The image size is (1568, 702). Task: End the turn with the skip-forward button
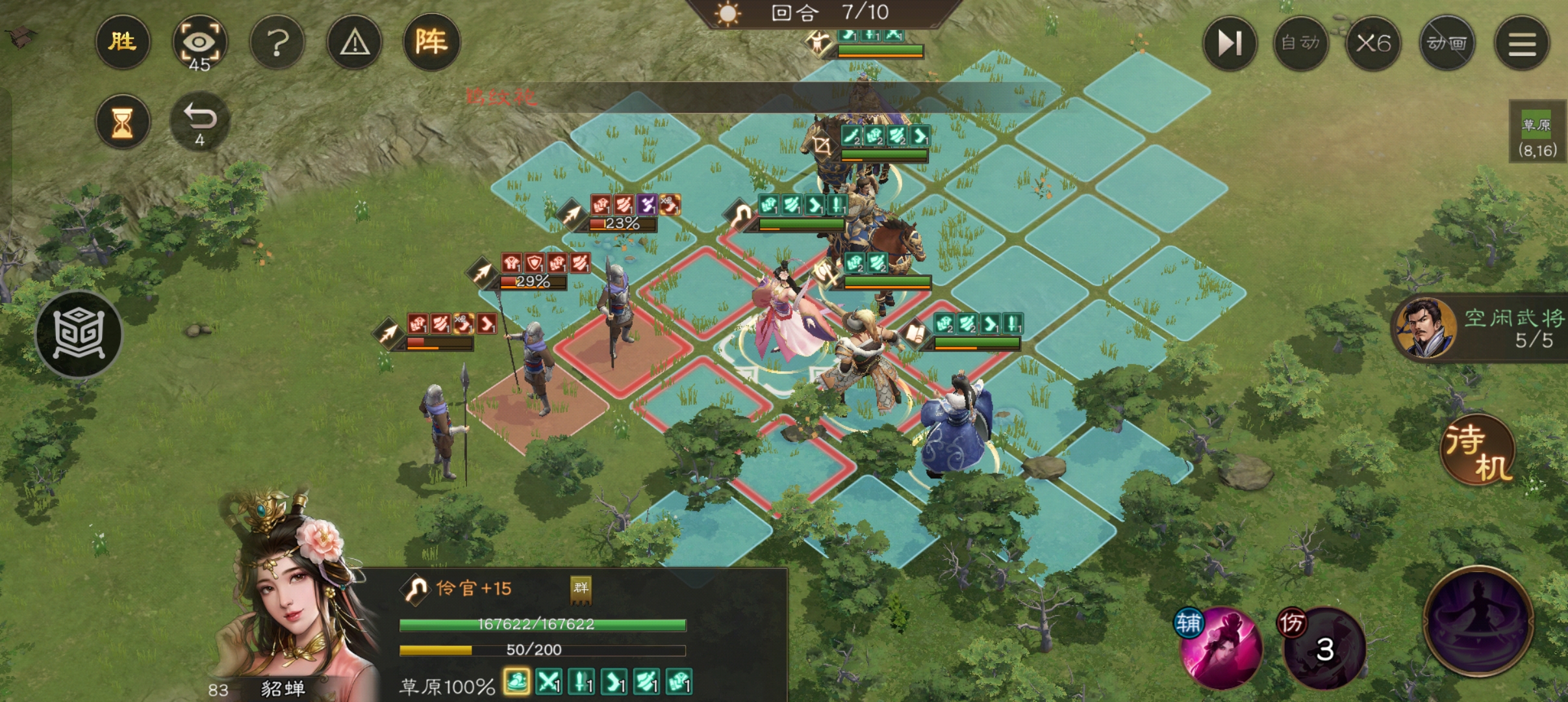click(1229, 44)
